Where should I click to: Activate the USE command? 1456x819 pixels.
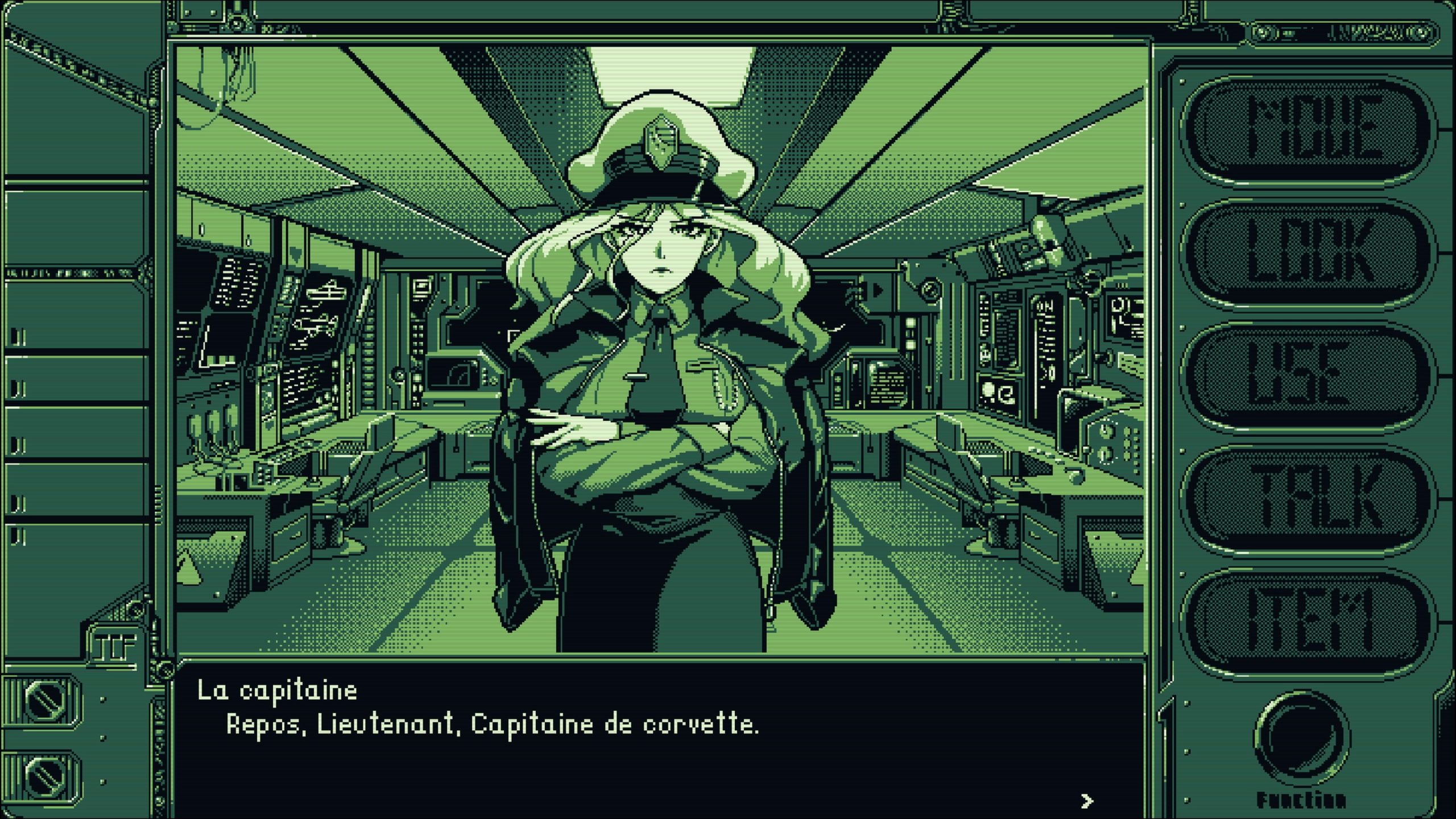point(1306,375)
